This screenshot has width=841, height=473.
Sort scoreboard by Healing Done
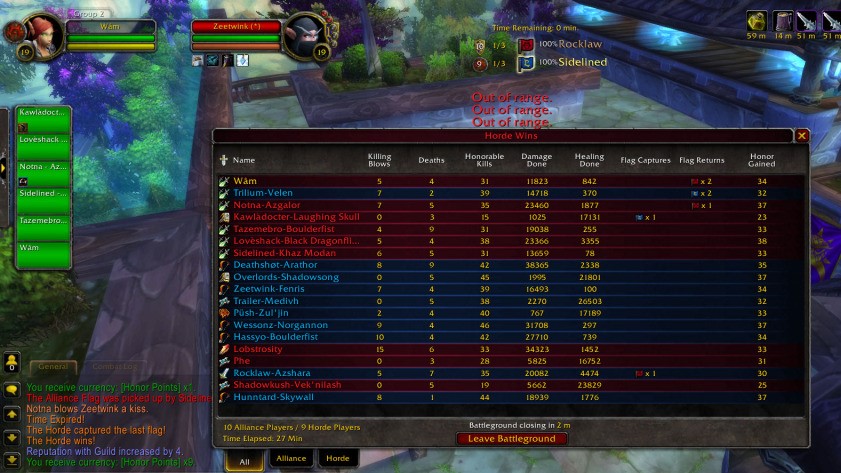click(x=589, y=160)
